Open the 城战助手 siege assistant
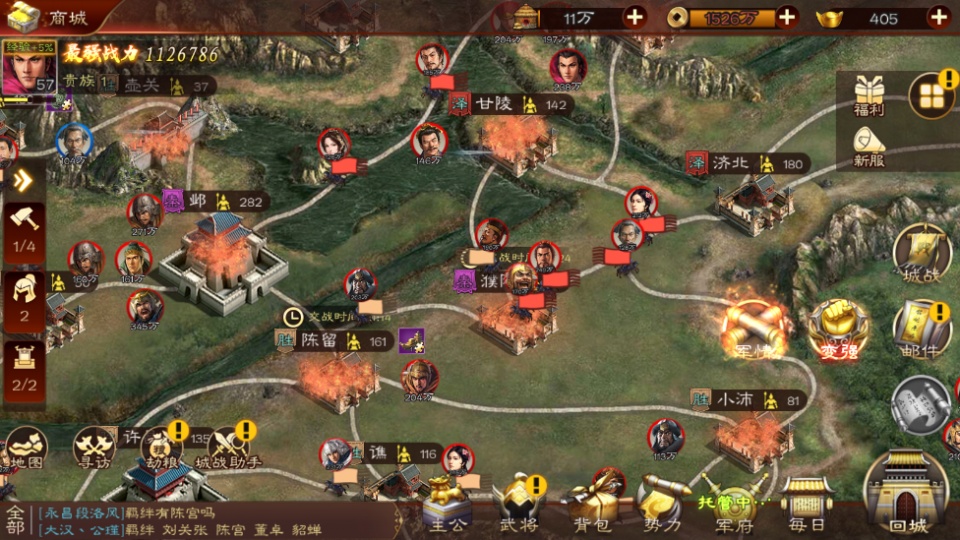Image resolution: width=960 pixels, height=540 pixels. 228,448
